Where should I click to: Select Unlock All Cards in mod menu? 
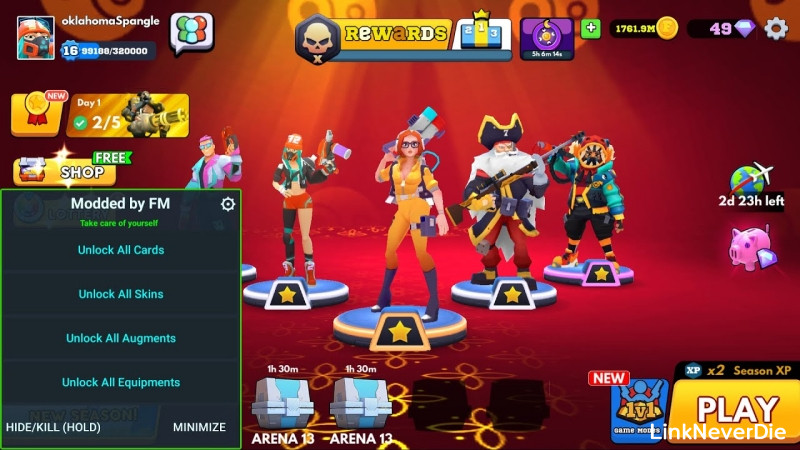click(x=121, y=250)
